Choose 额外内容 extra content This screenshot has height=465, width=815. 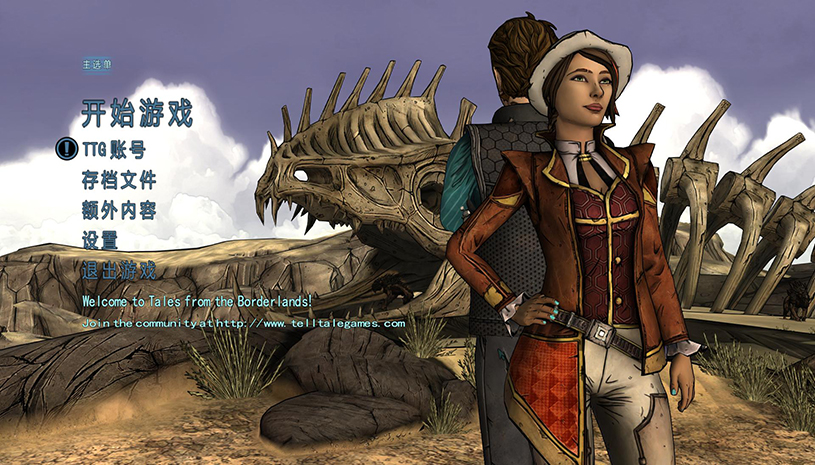[118, 210]
